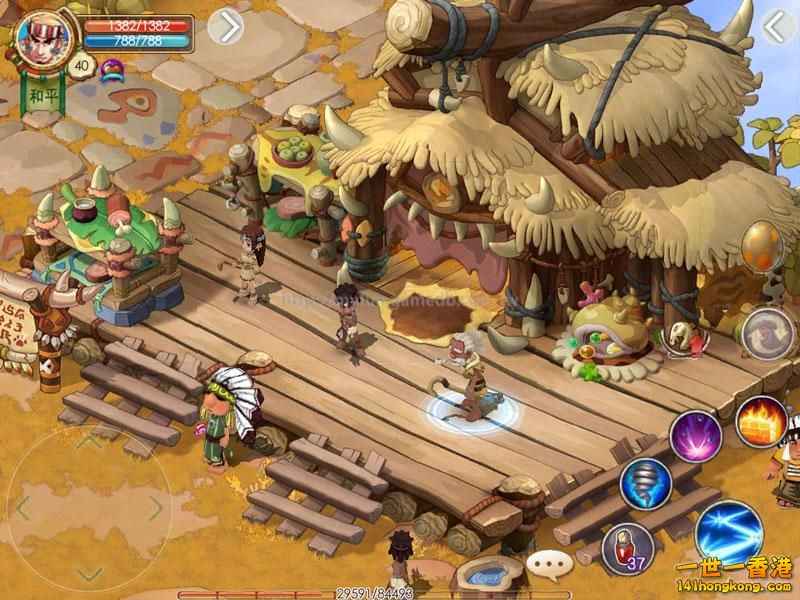The height and width of the screenshot is (600, 800).
Task: Open the spotted pet egg icon
Action: coord(763,246)
